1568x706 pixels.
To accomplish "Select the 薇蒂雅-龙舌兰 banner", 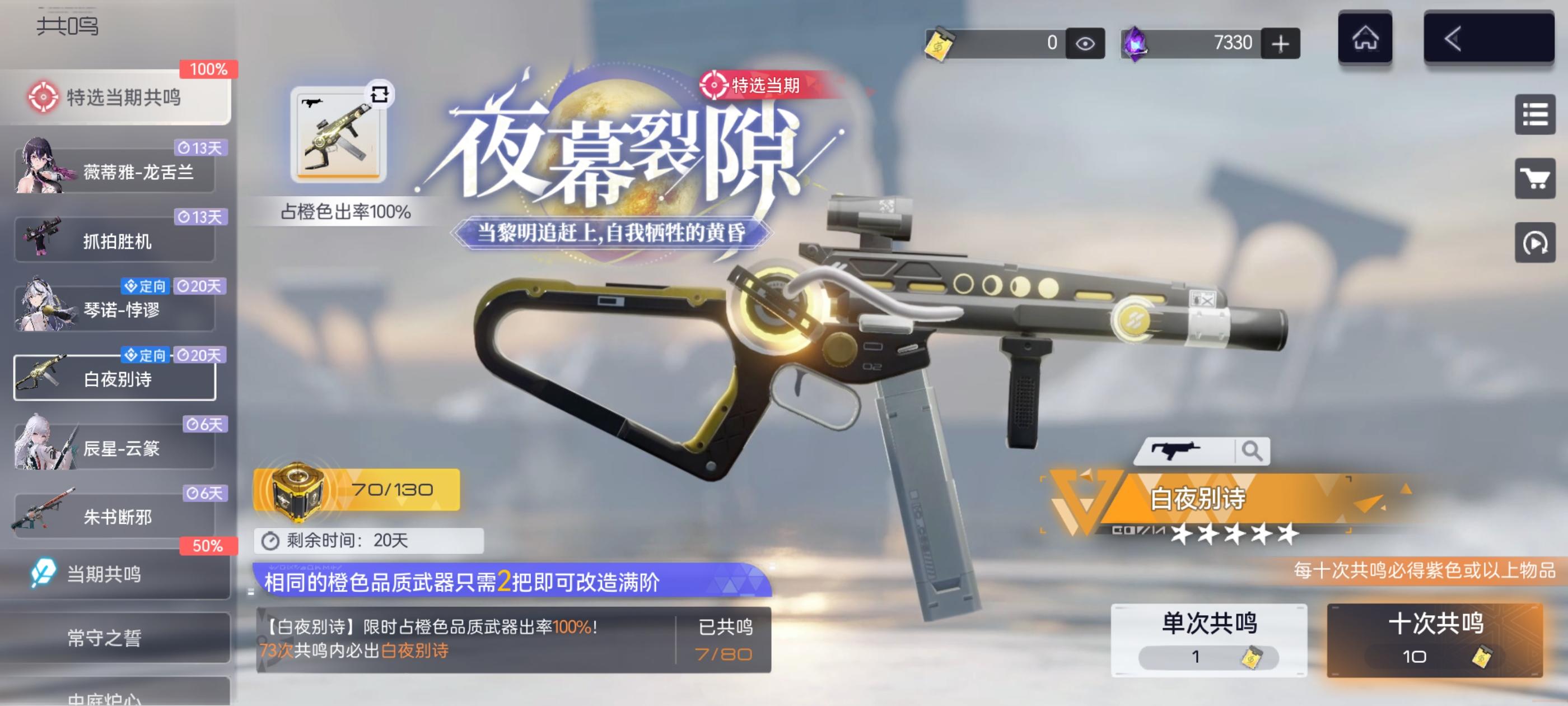I will pos(116,172).
